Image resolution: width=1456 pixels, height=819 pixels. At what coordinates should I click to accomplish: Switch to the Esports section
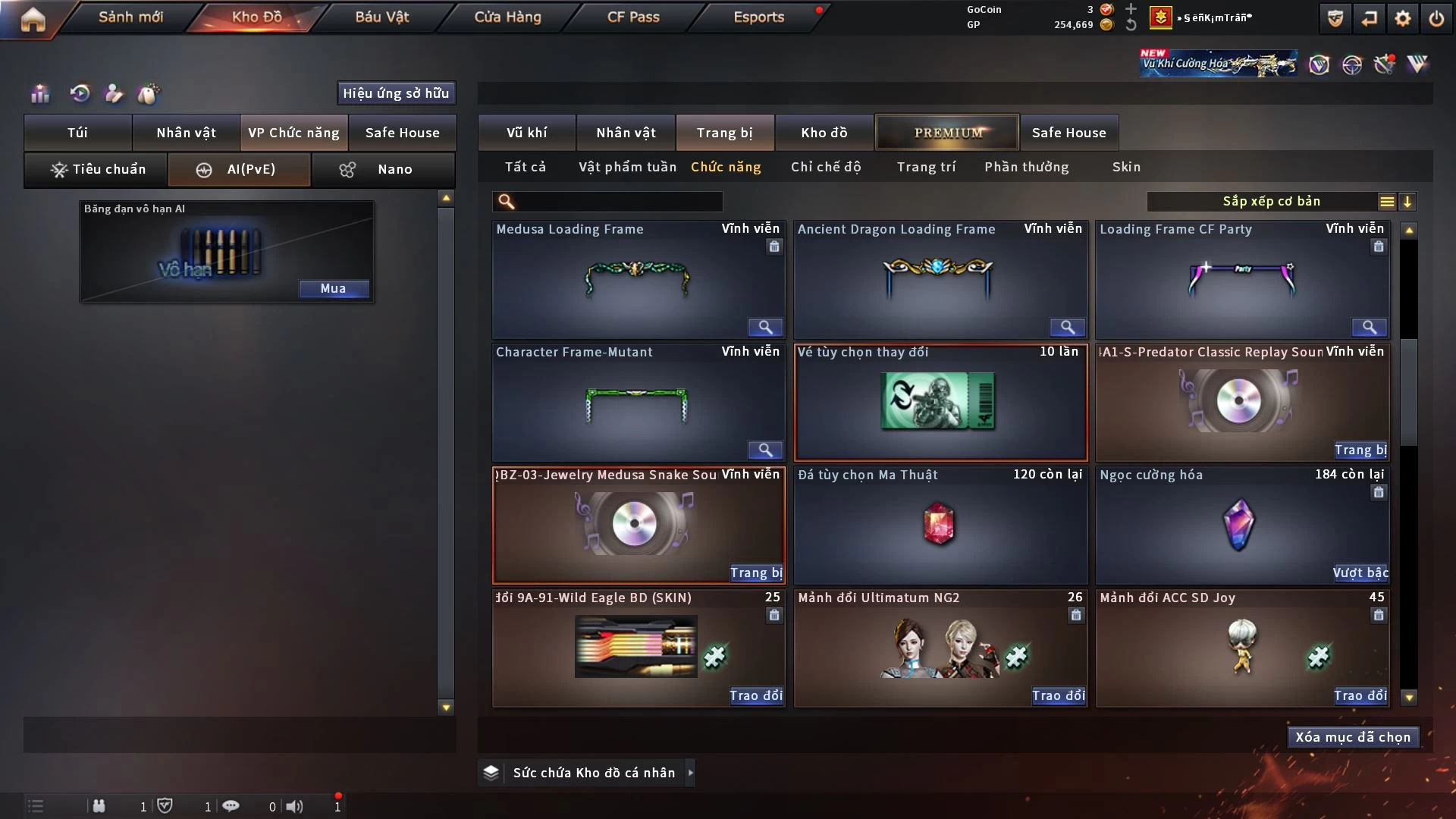758,17
